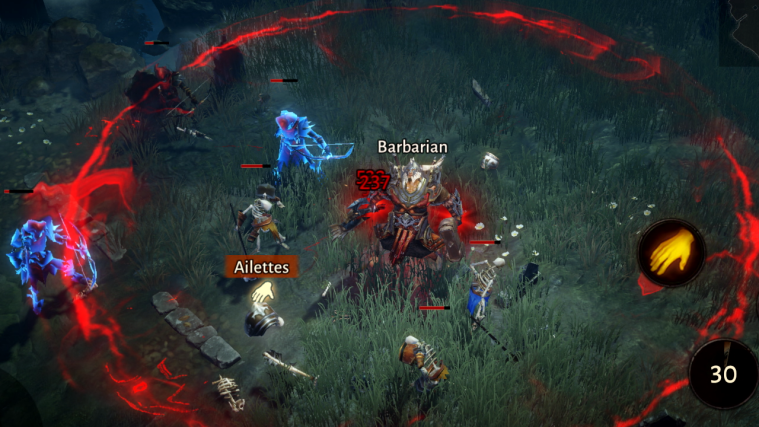Open the minimap in the corner

tap(738, 32)
